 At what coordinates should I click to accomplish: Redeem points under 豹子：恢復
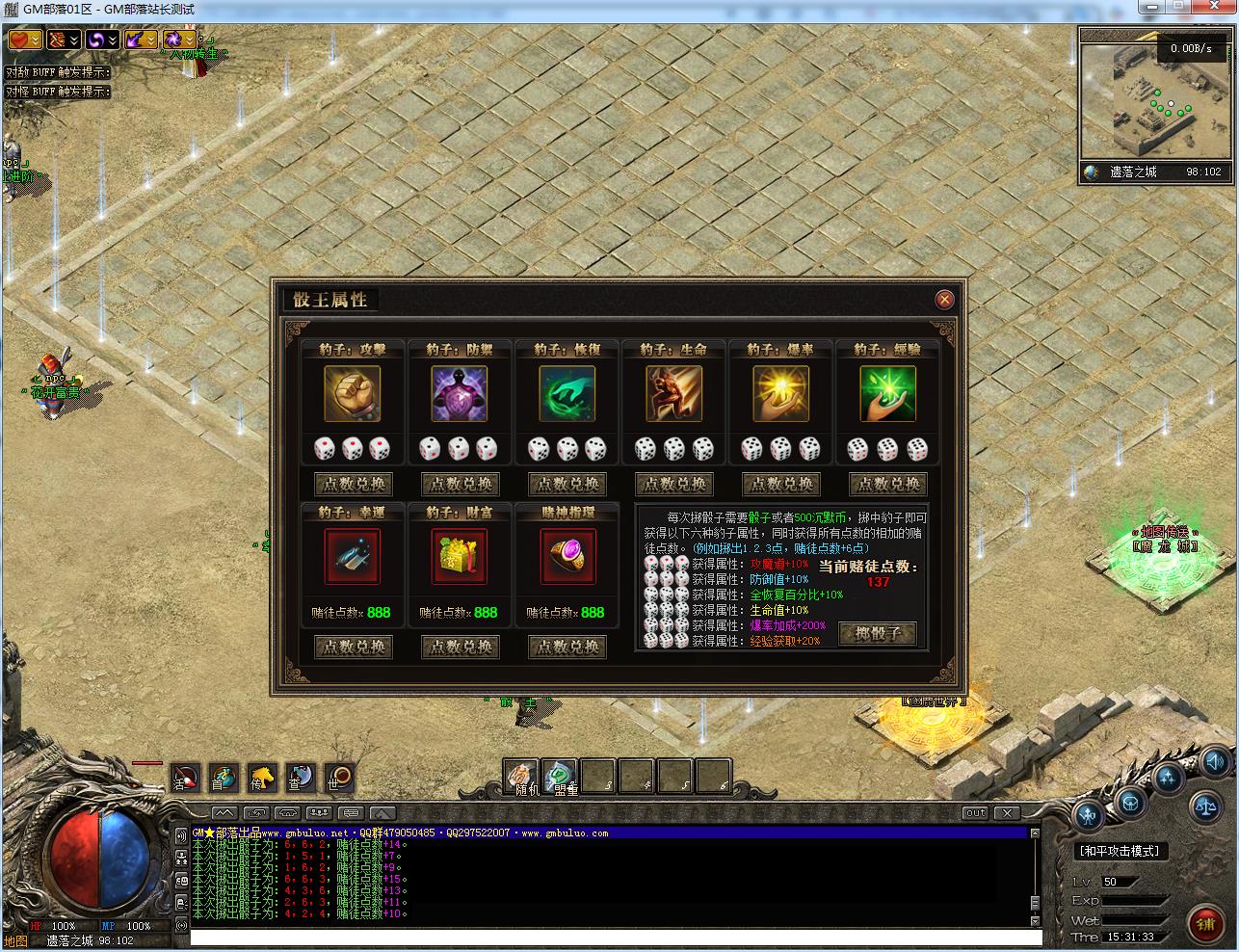tap(567, 484)
